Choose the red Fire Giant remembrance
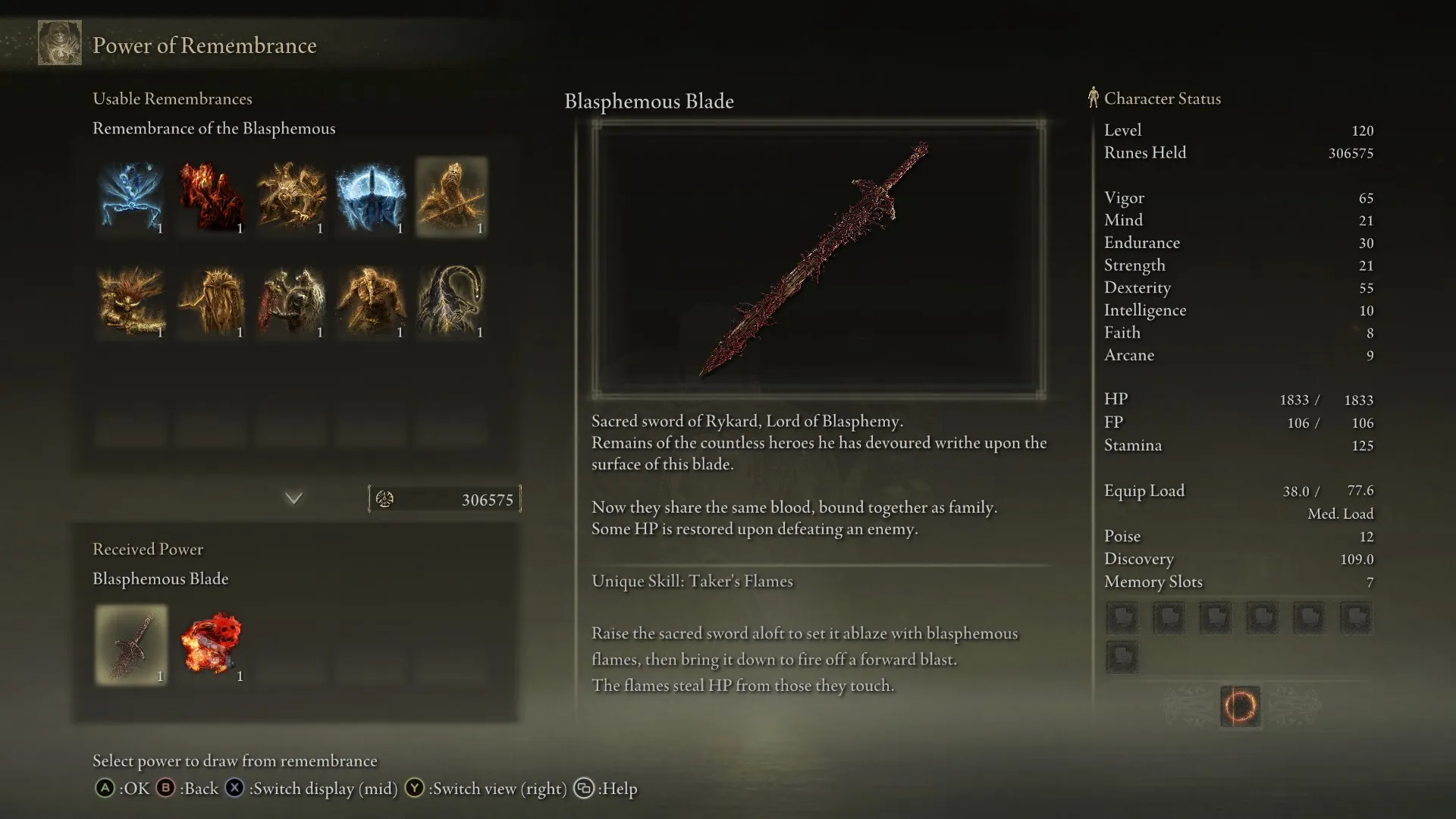Image resolution: width=1456 pixels, height=819 pixels. pos(212,197)
